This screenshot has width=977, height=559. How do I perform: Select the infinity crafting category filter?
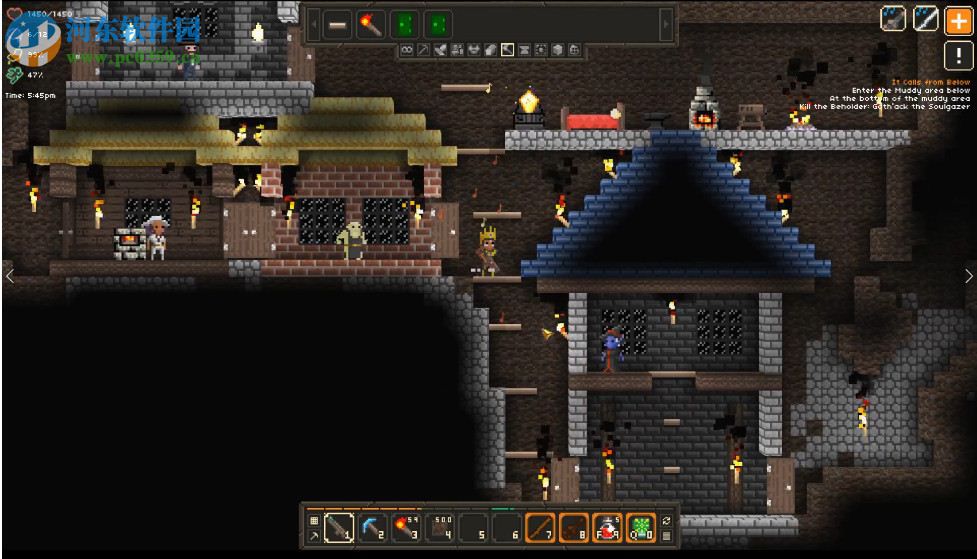407,49
